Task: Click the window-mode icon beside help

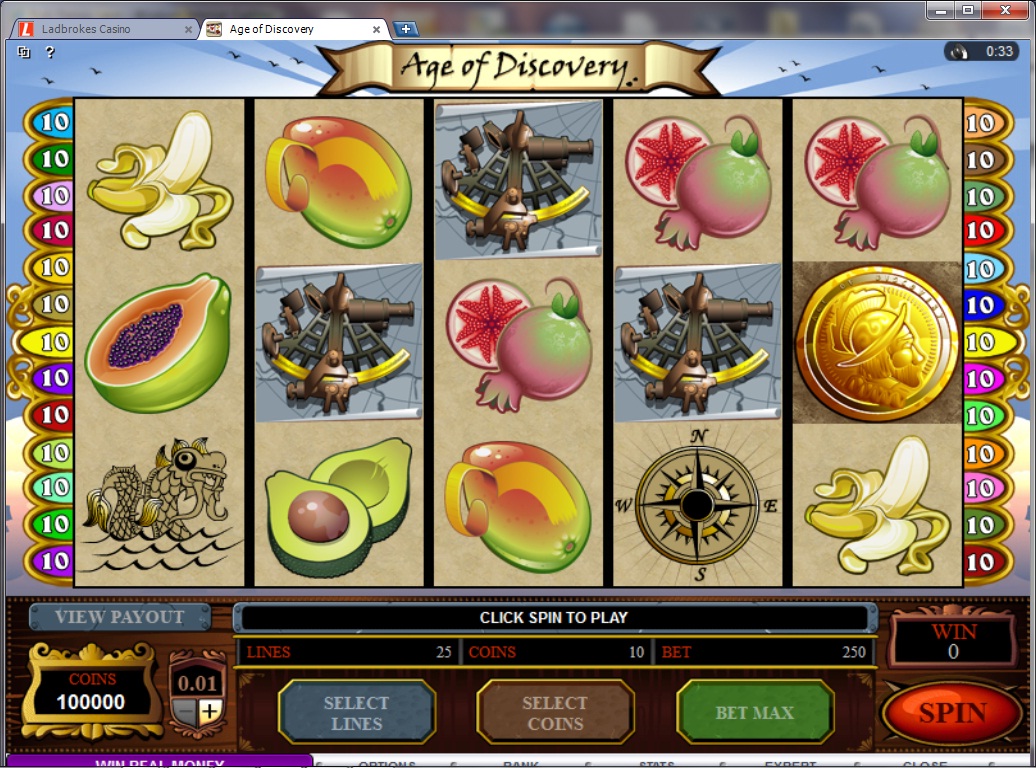Action: click(24, 52)
